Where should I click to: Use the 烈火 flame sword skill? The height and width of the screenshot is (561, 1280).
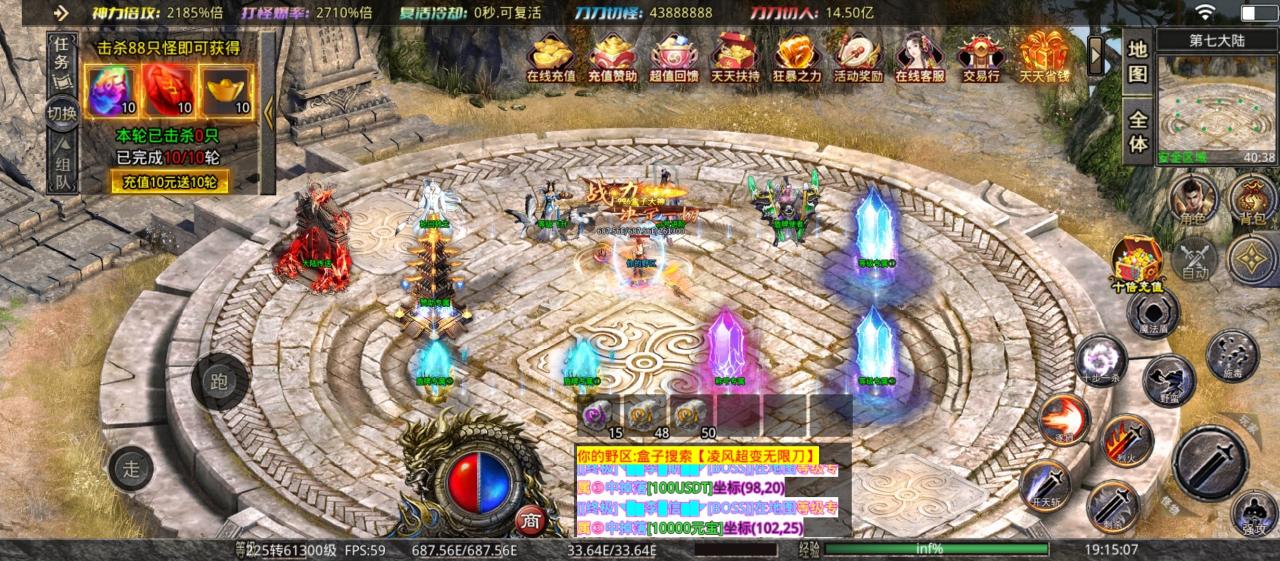(x=1126, y=441)
